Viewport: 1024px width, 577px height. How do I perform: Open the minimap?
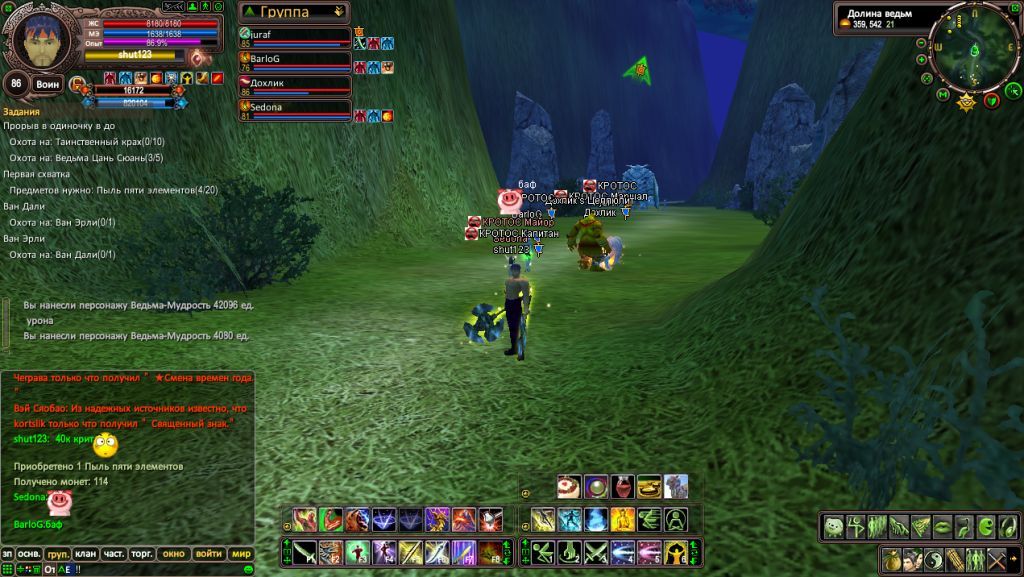(973, 50)
